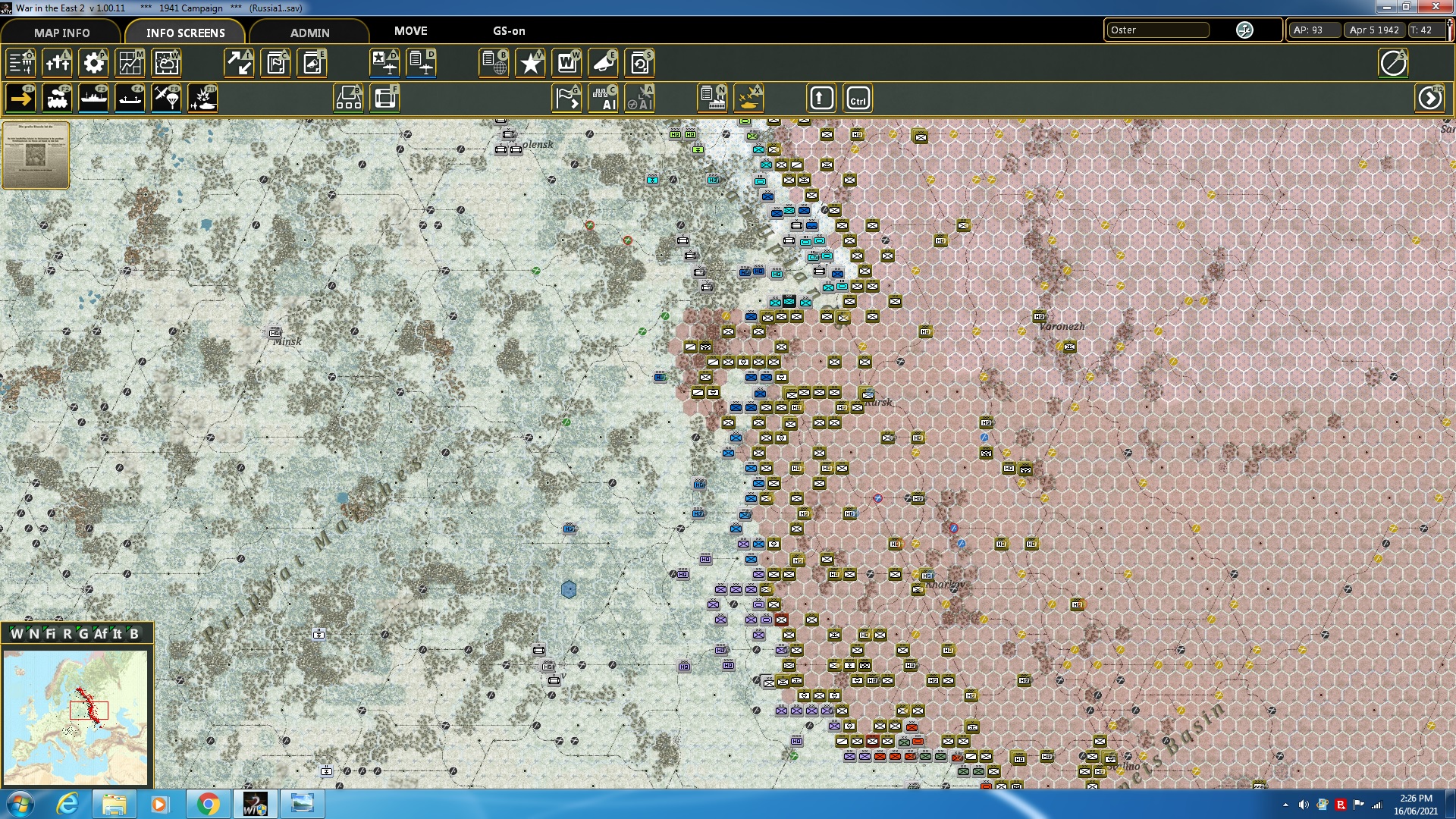Select the air transport parachute mode icon

pyautogui.click(x=166, y=98)
